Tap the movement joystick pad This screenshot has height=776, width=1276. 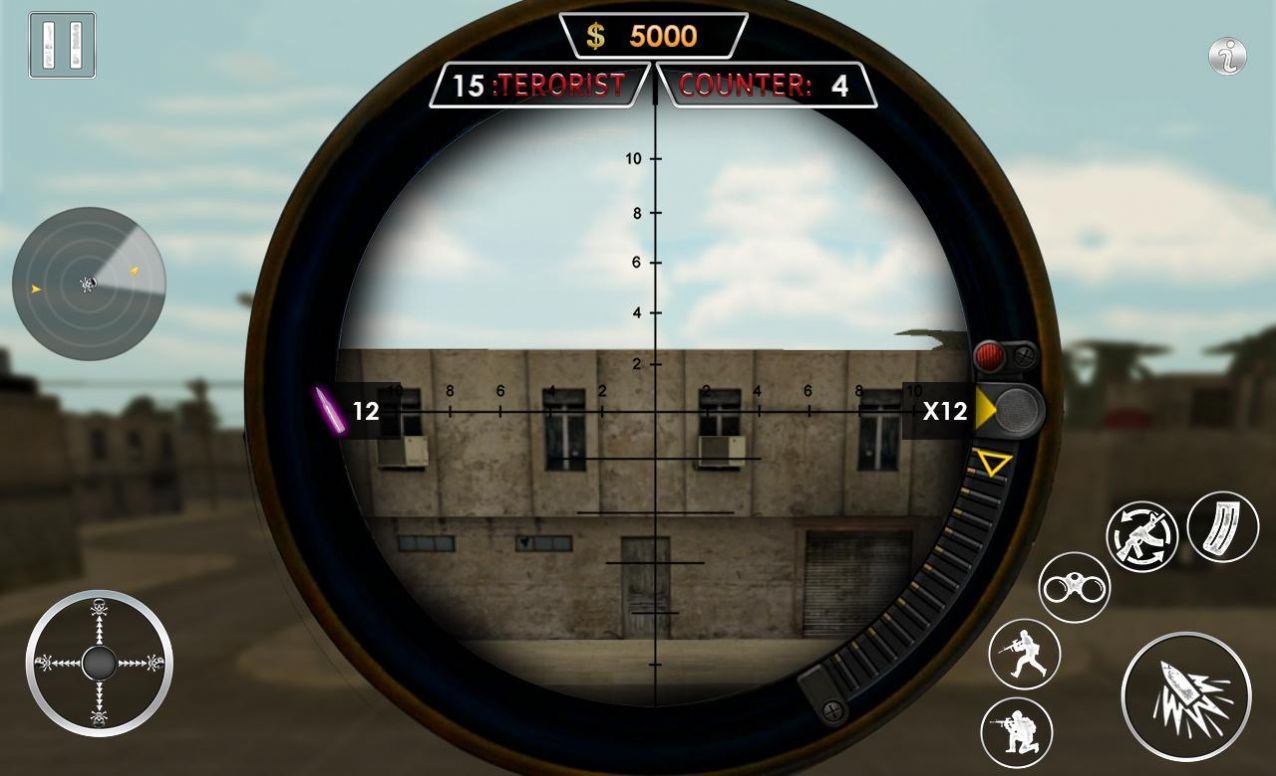click(x=99, y=663)
